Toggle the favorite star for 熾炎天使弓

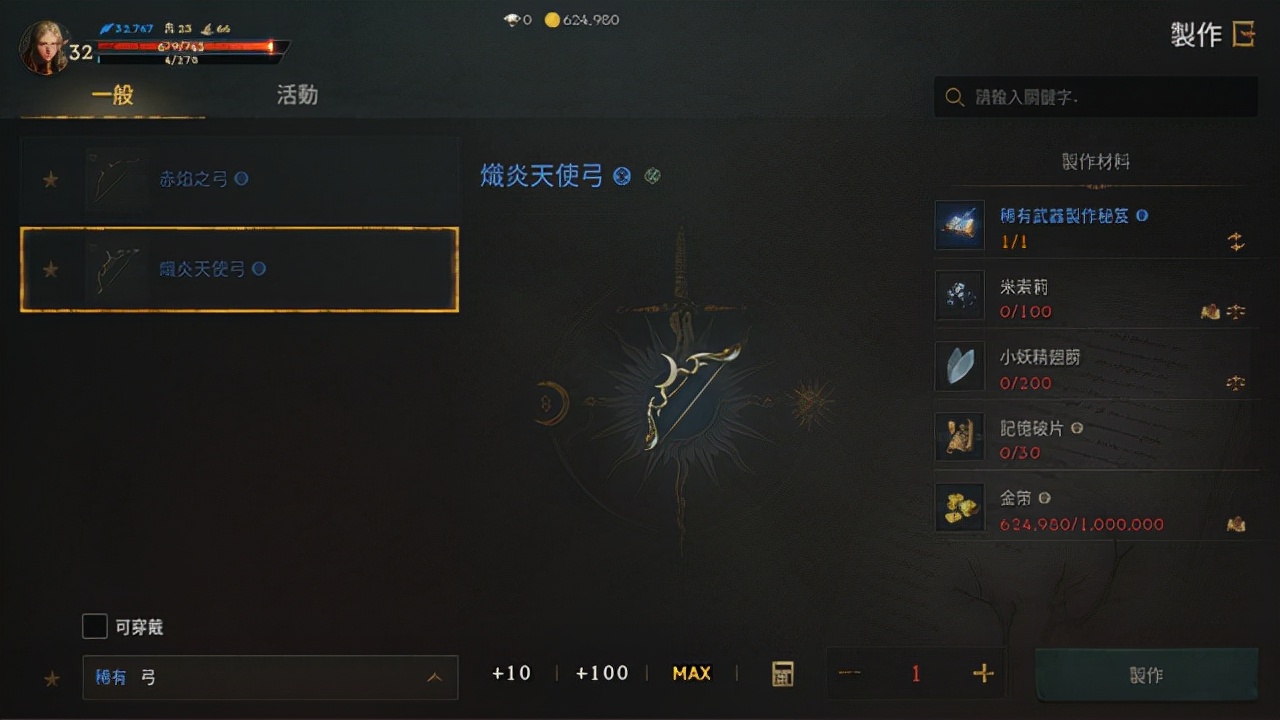pyautogui.click(x=49, y=269)
